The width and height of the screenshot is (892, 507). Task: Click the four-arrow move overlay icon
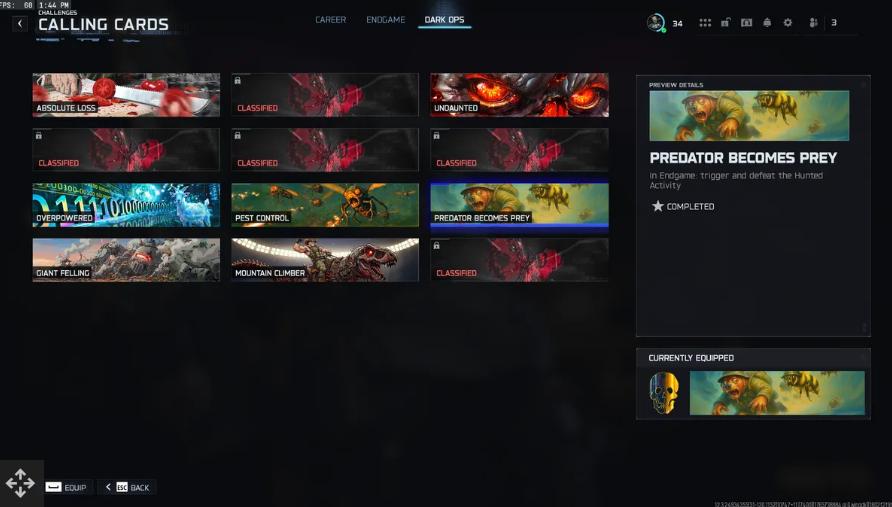[x=20, y=484]
